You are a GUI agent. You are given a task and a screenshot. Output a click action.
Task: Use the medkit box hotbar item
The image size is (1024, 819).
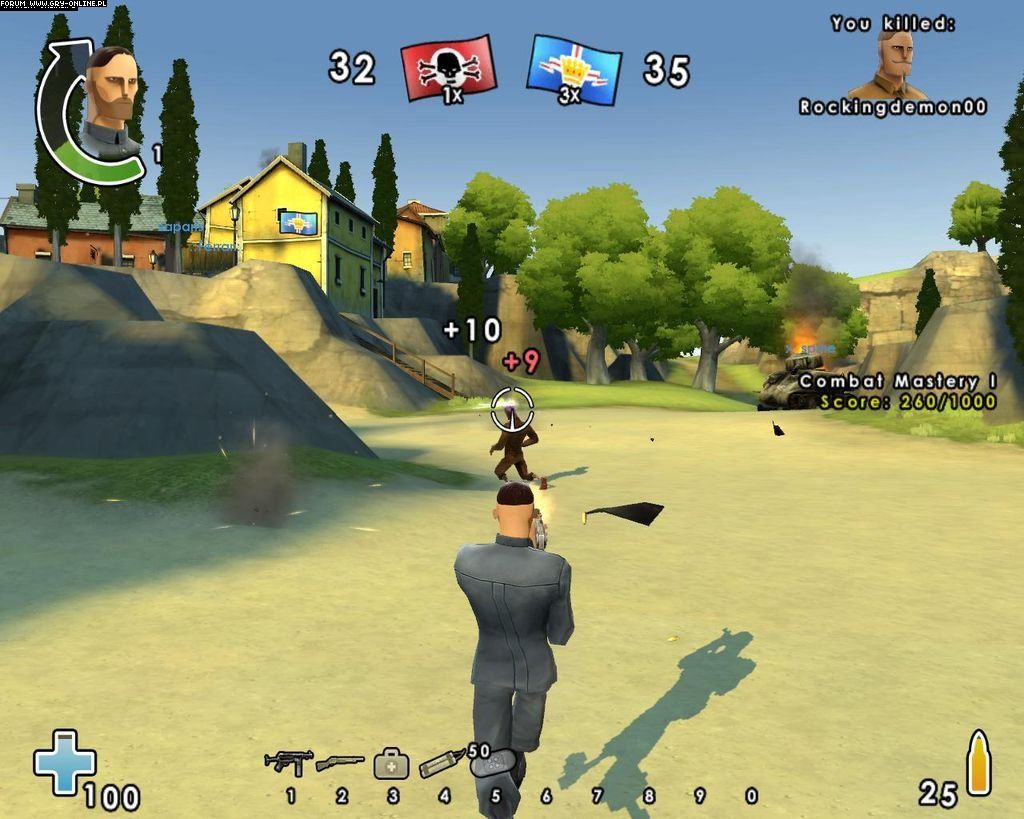(391, 765)
